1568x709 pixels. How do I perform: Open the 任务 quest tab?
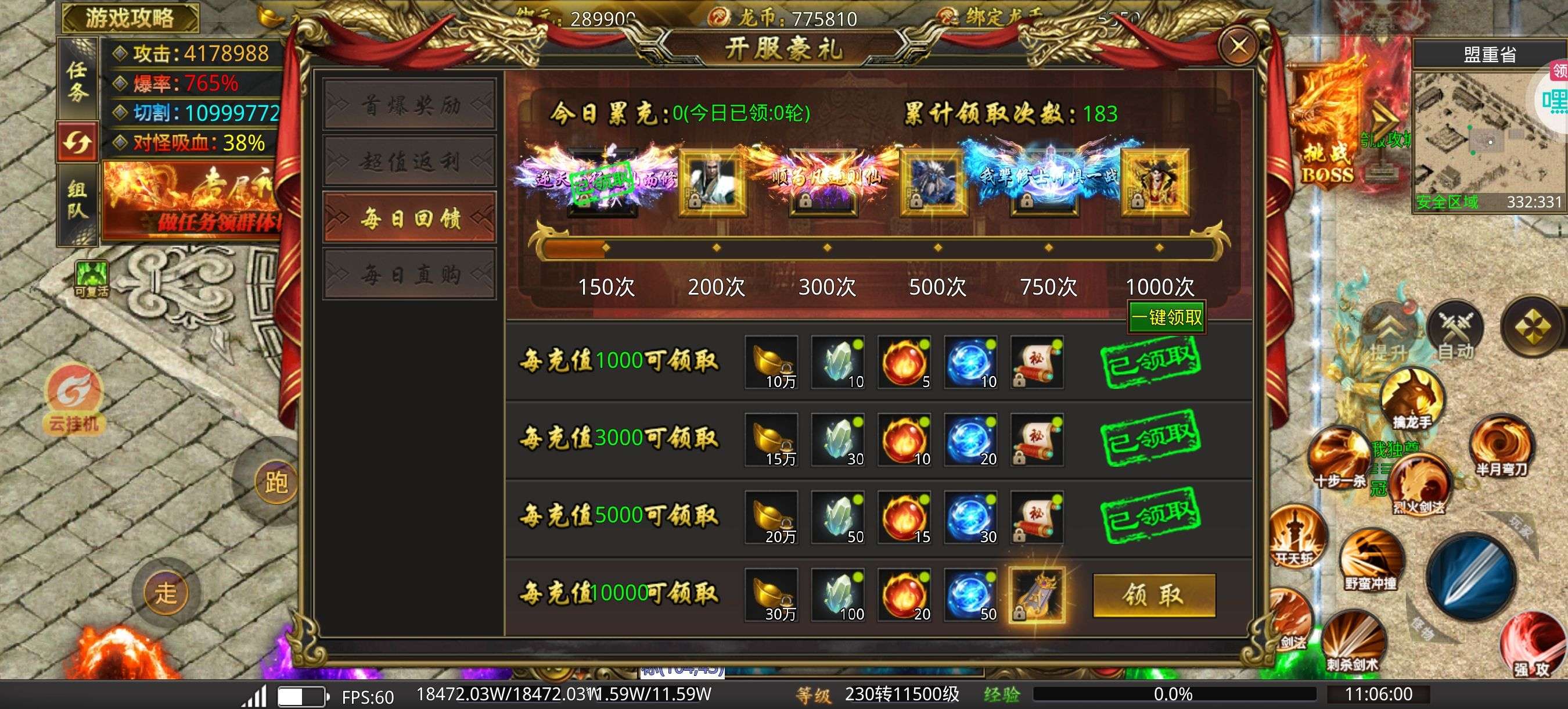[x=77, y=80]
